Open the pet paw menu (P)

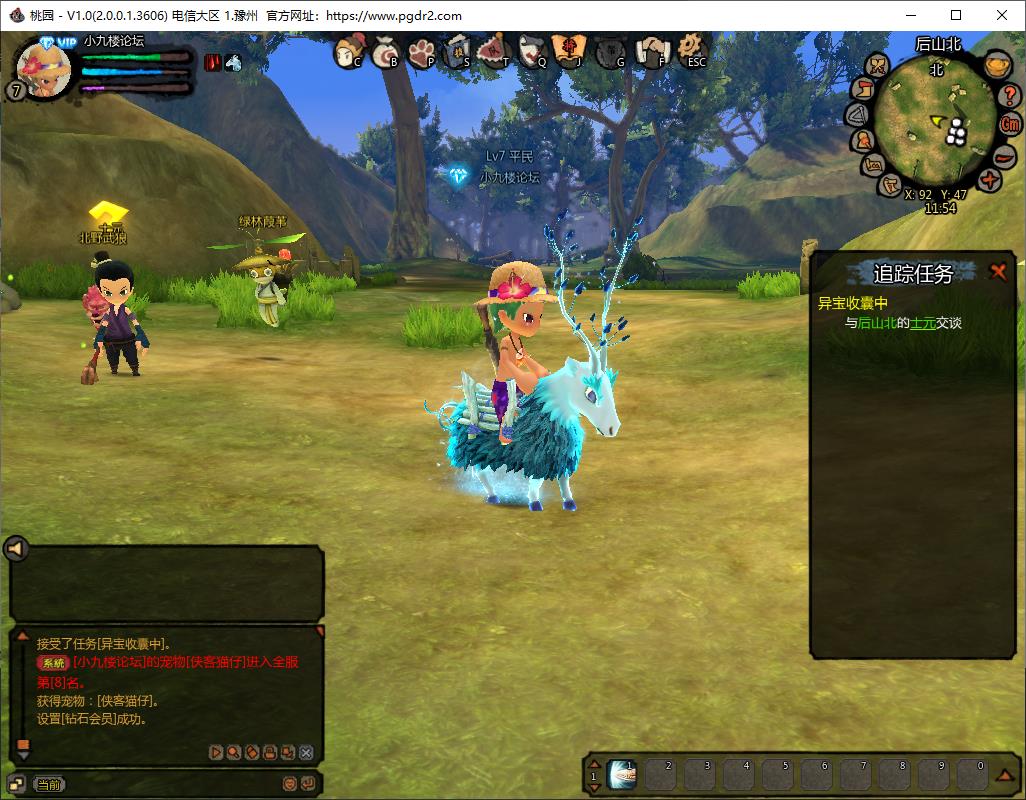(422, 51)
